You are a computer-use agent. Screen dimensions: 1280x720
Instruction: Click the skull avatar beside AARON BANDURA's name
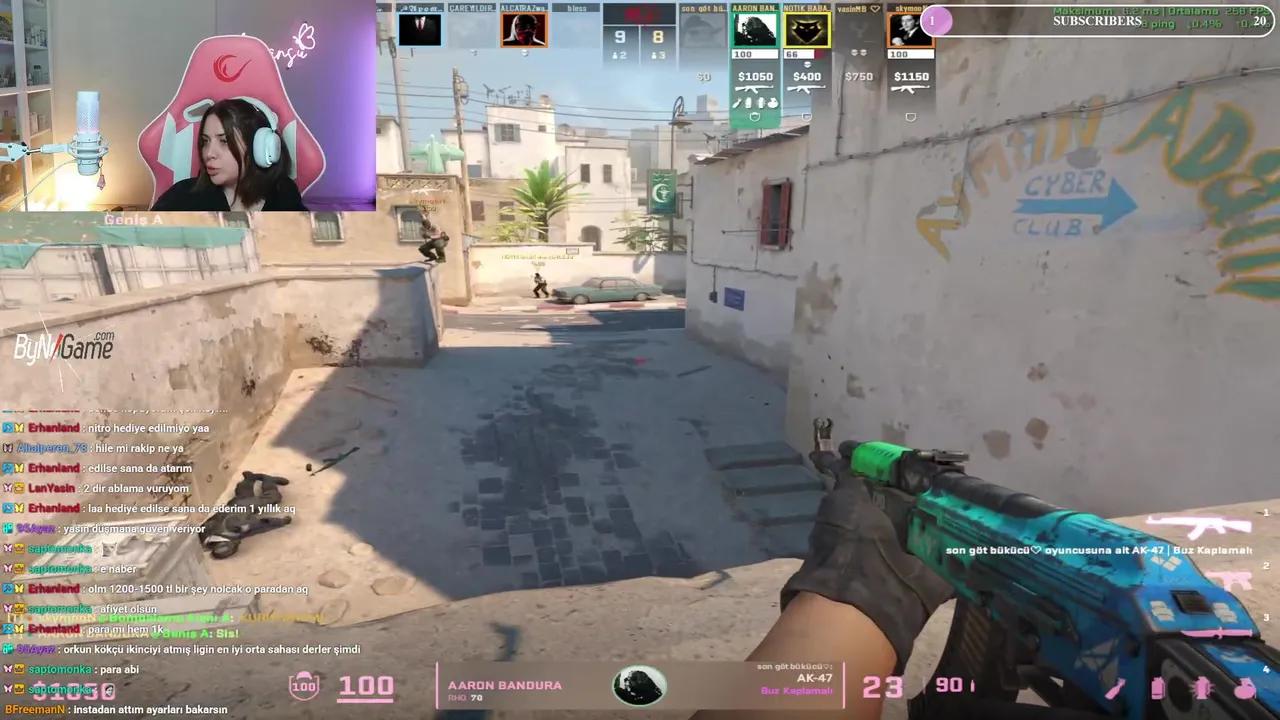coord(639,685)
